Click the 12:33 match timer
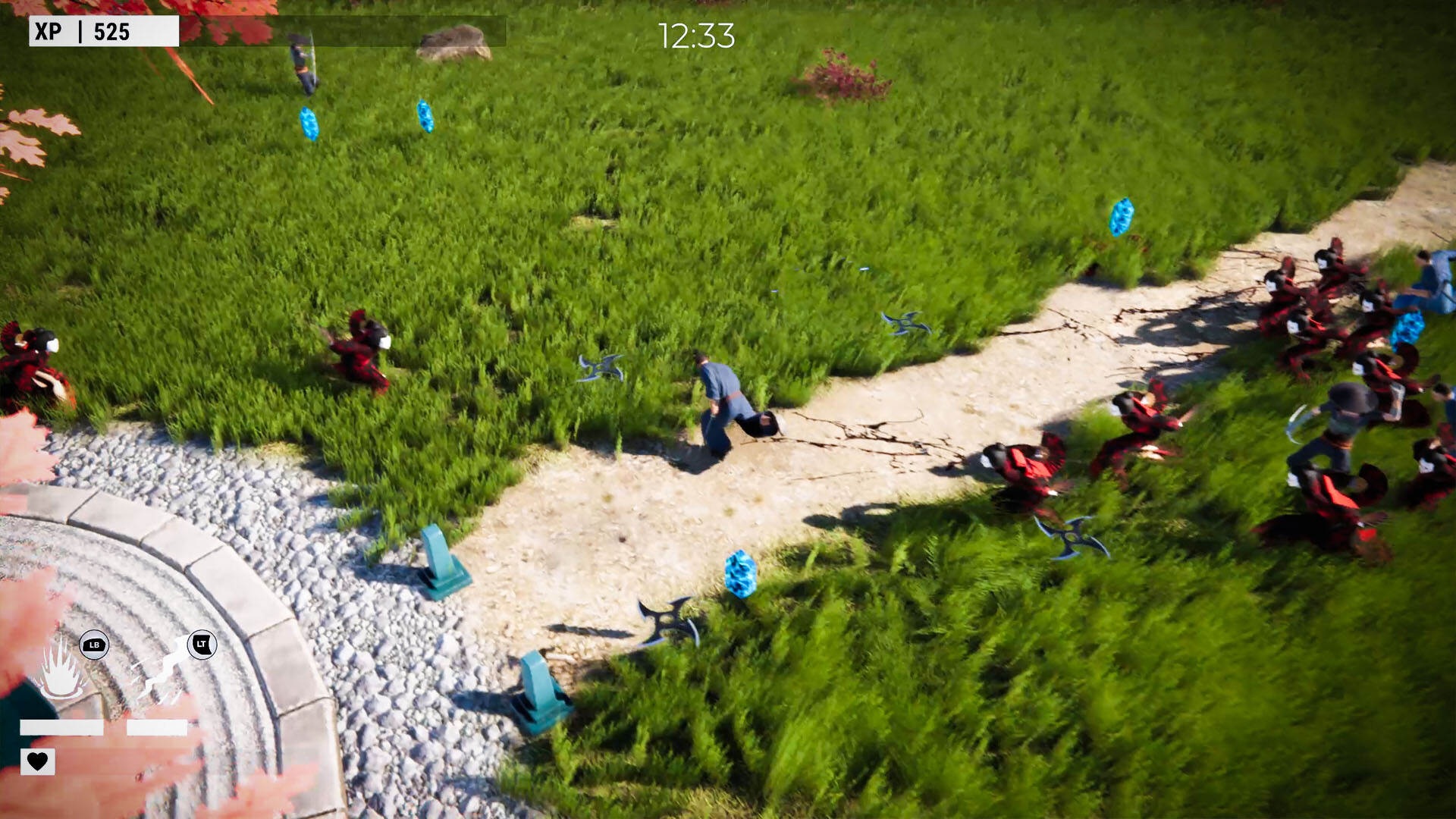Viewport: 1456px width, 819px height. click(x=694, y=33)
